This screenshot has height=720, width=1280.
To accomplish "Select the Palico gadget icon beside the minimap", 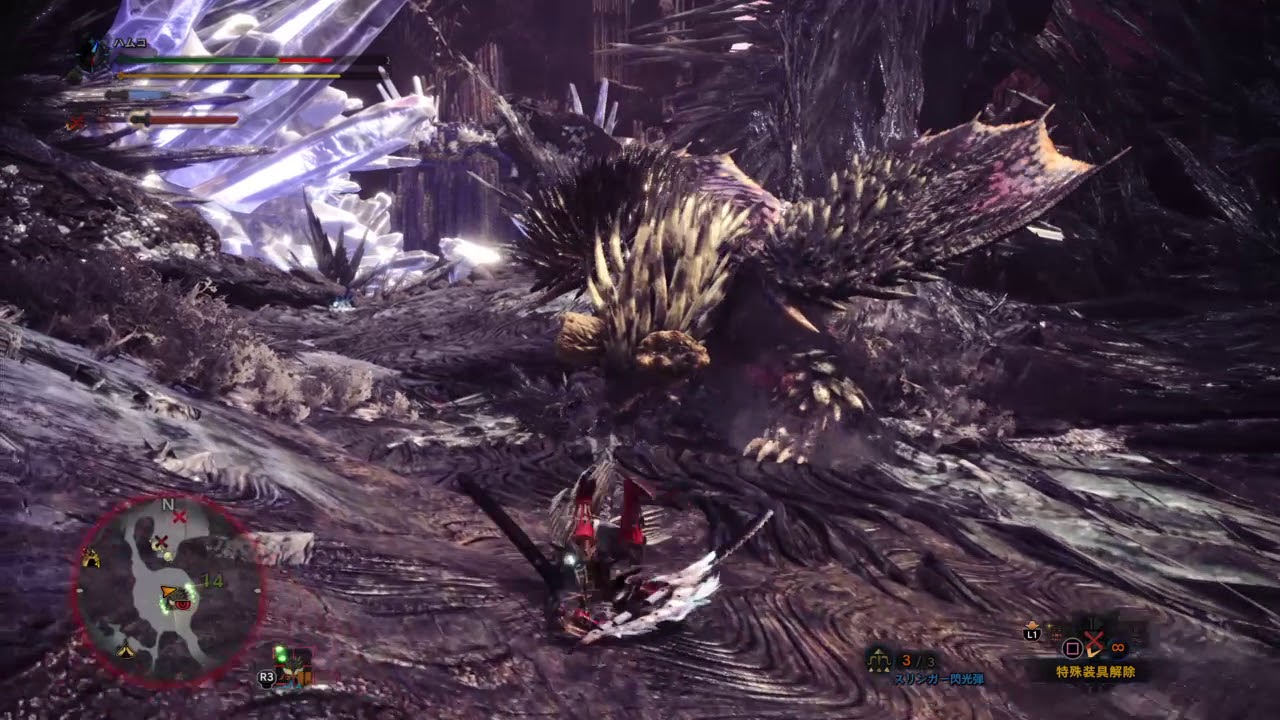I will pyautogui.click(x=294, y=667).
